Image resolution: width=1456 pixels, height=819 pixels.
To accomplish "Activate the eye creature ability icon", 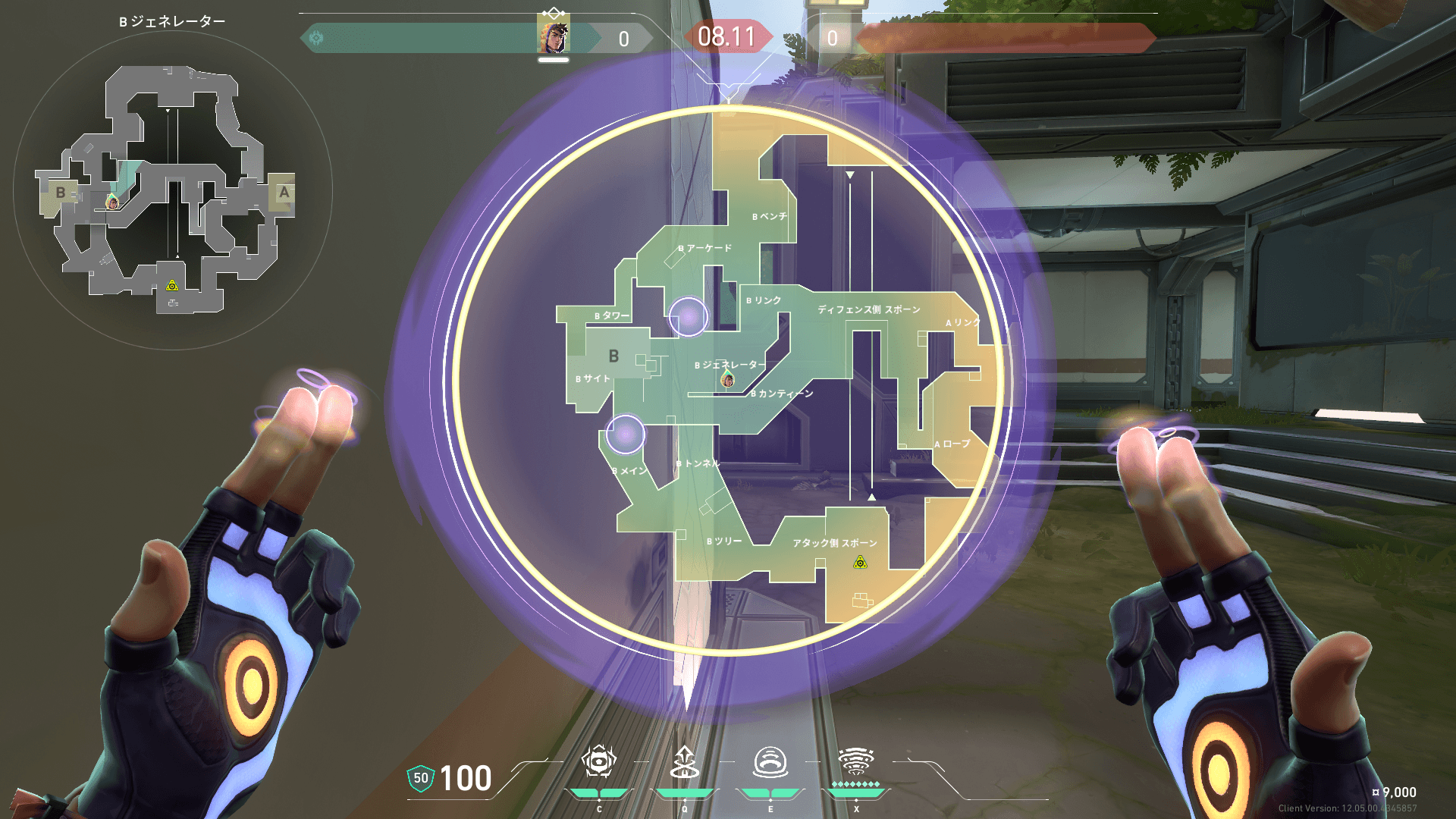I will pyautogui.click(x=599, y=761).
